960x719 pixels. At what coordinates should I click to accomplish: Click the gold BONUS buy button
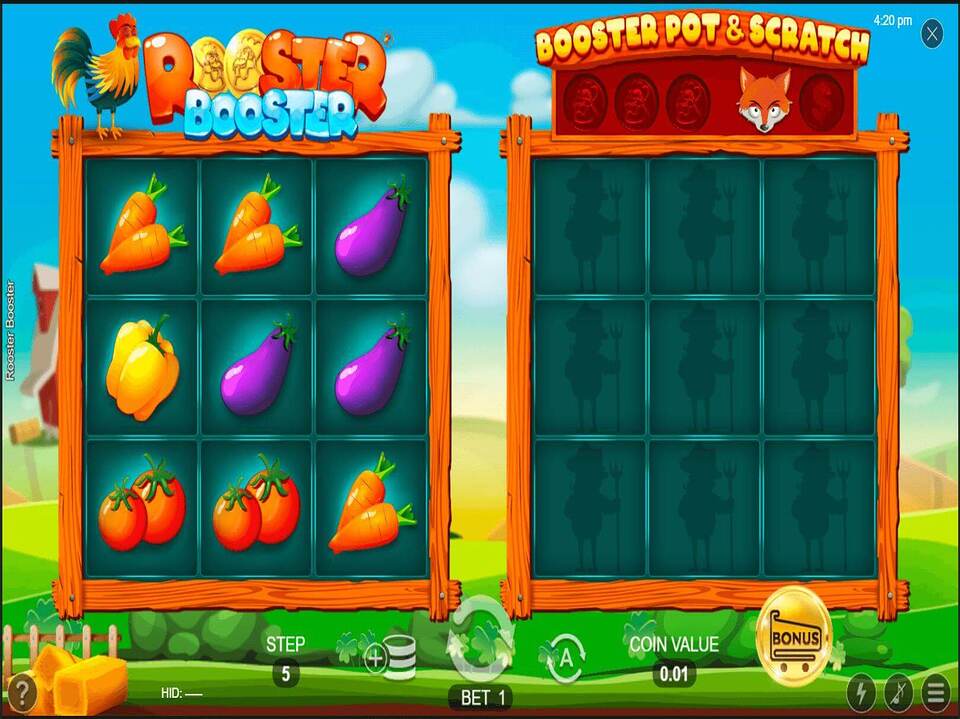click(794, 639)
